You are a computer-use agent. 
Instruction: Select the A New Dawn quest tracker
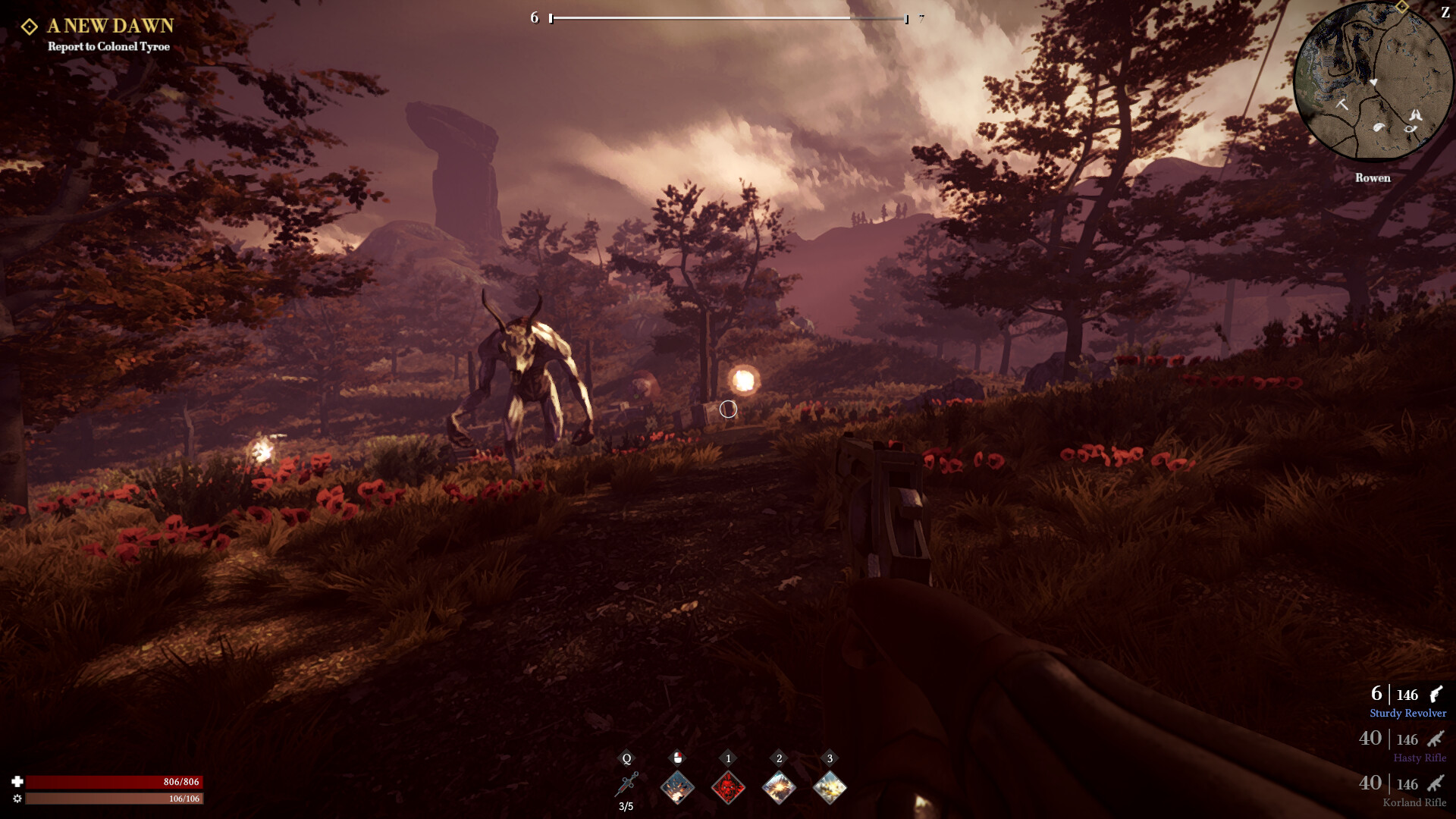pyautogui.click(x=110, y=26)
